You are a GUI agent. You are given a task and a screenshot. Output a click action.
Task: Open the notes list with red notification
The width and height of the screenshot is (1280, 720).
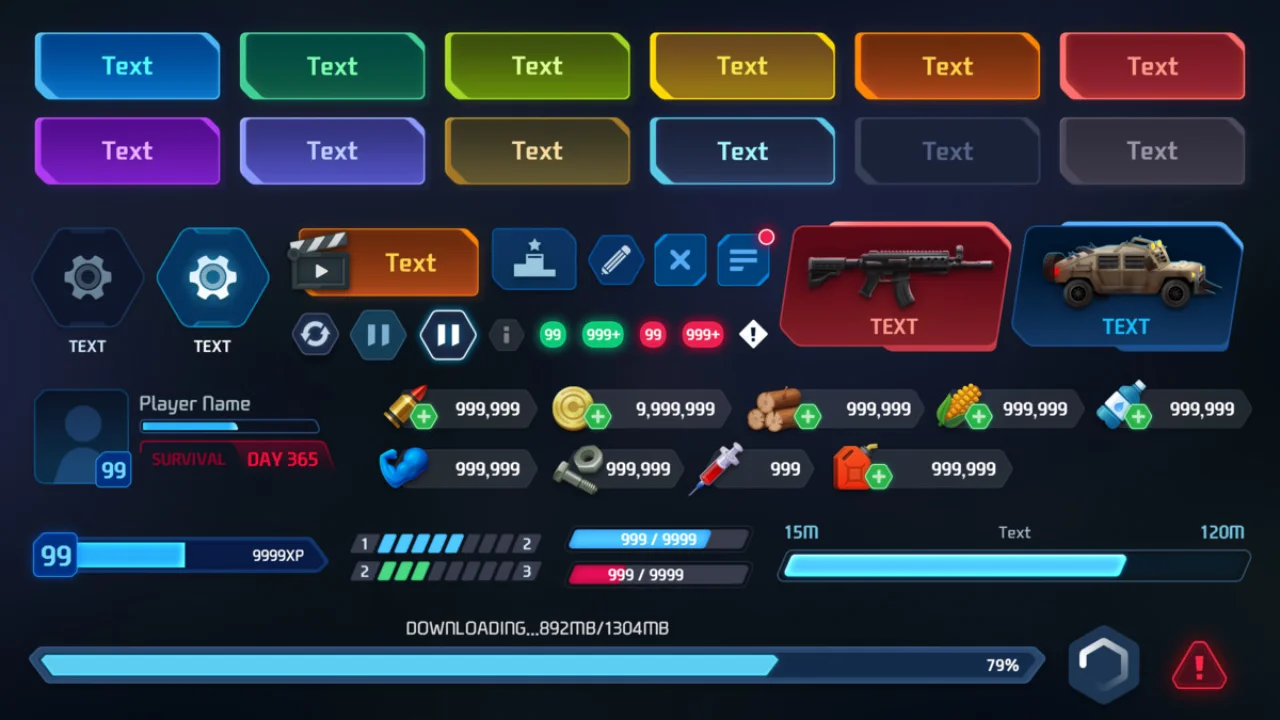point(743,260)
